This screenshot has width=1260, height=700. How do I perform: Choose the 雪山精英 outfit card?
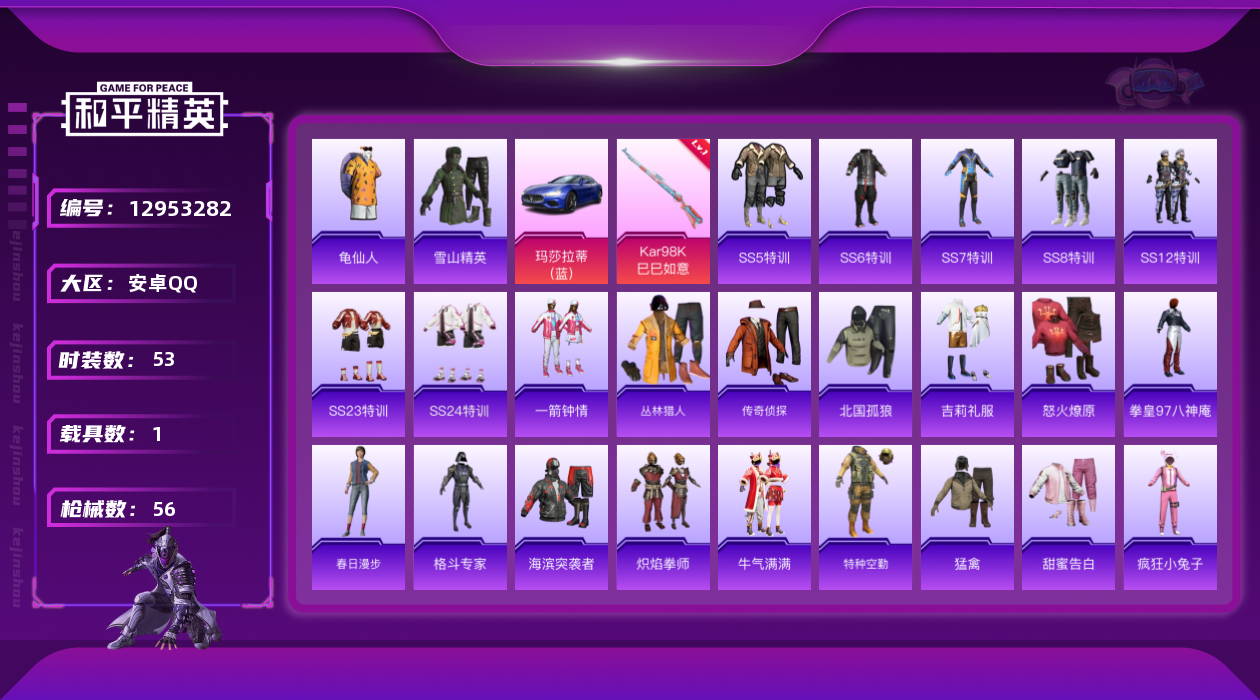460,211
